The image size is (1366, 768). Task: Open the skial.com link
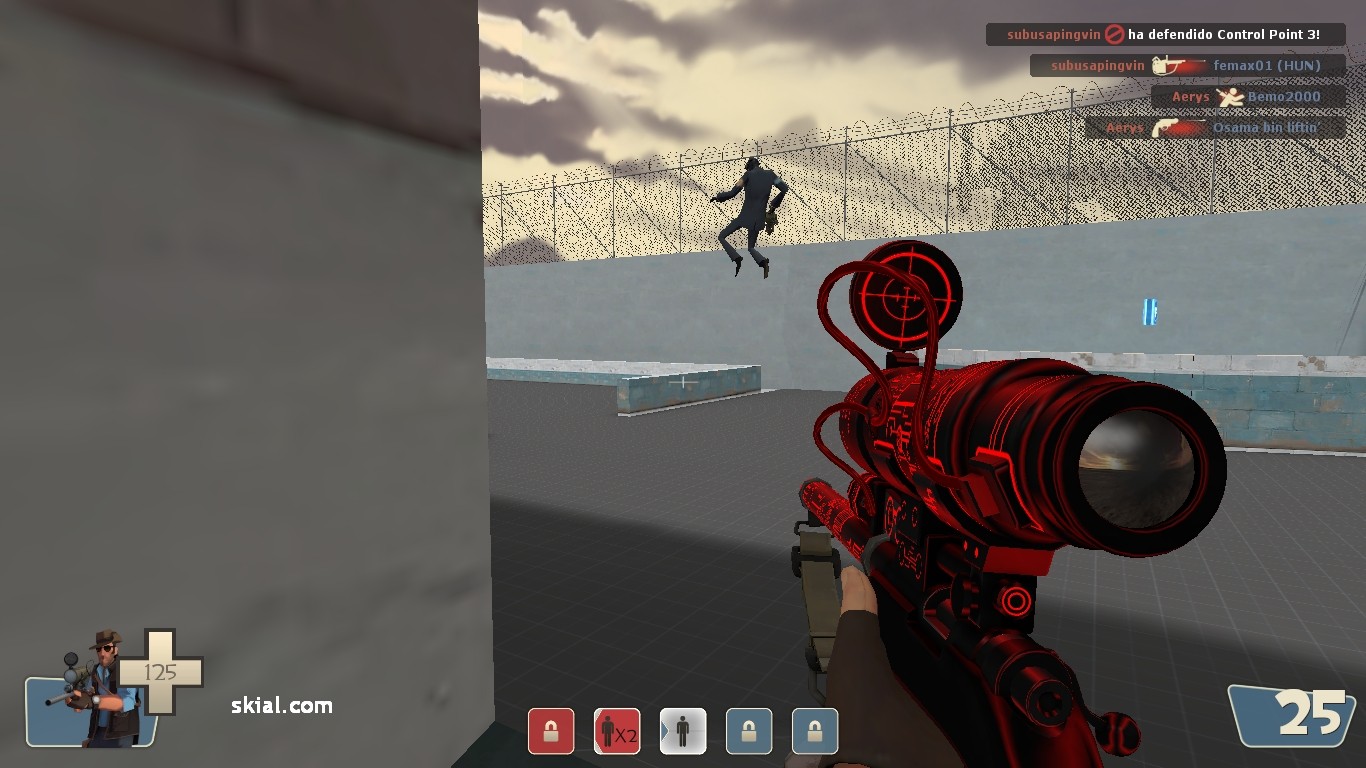(266, 706)
